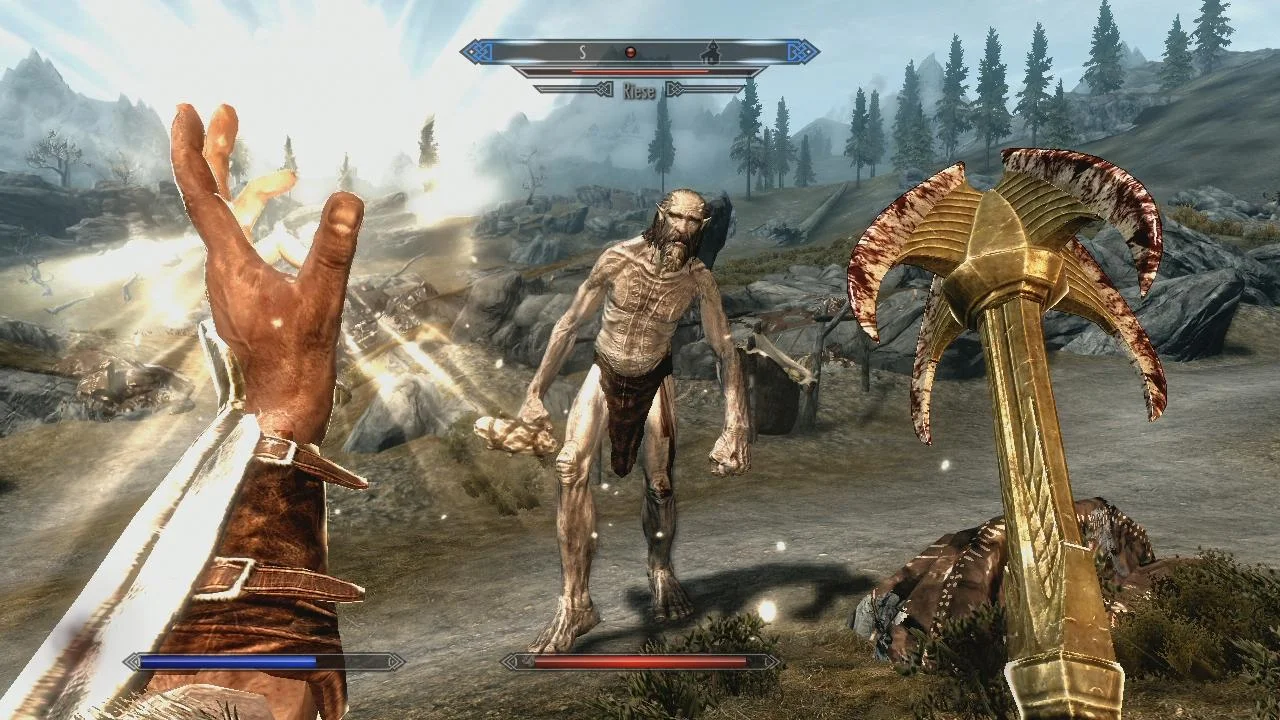The width and height of the screenshot is (1280, 720).
Task: Click the right blue knotwork compass end cap
Action: pos(800,51)
